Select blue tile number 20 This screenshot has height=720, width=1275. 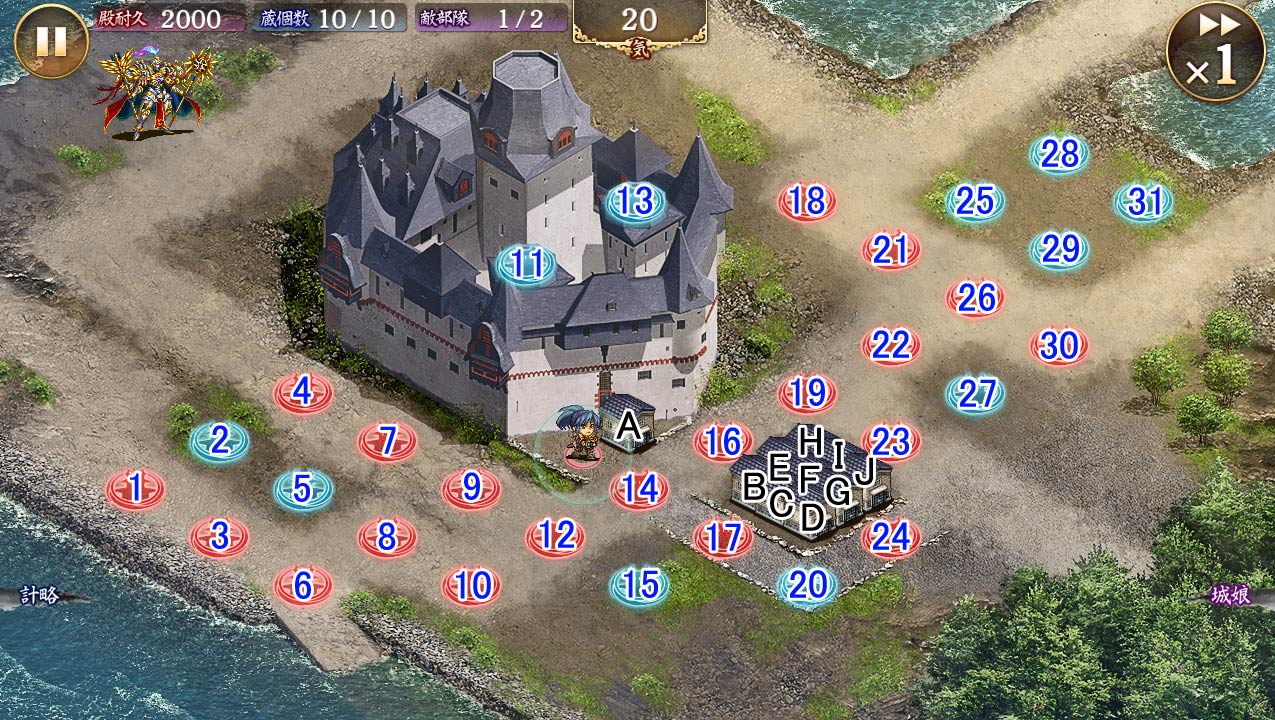pos(807,585)
